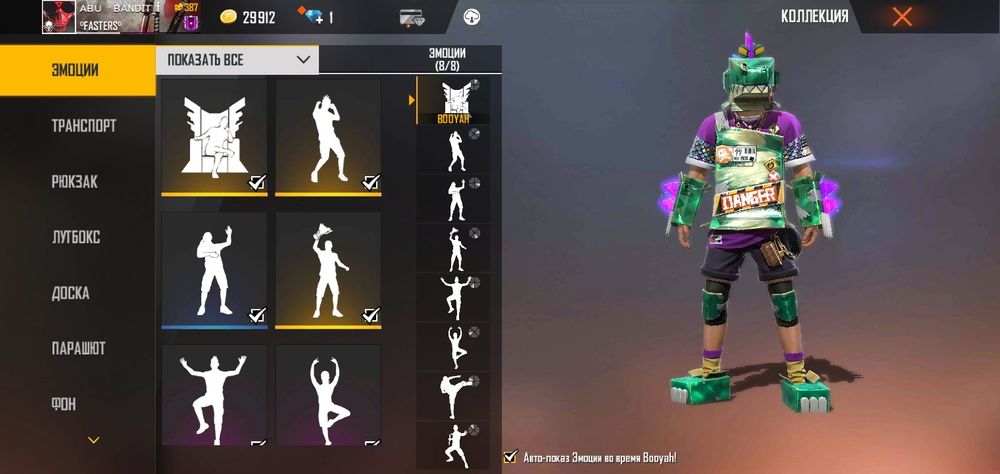Open the Рюкзак category
The height and width of the screenshot is (474, 1000).
(x=74, y=182)
